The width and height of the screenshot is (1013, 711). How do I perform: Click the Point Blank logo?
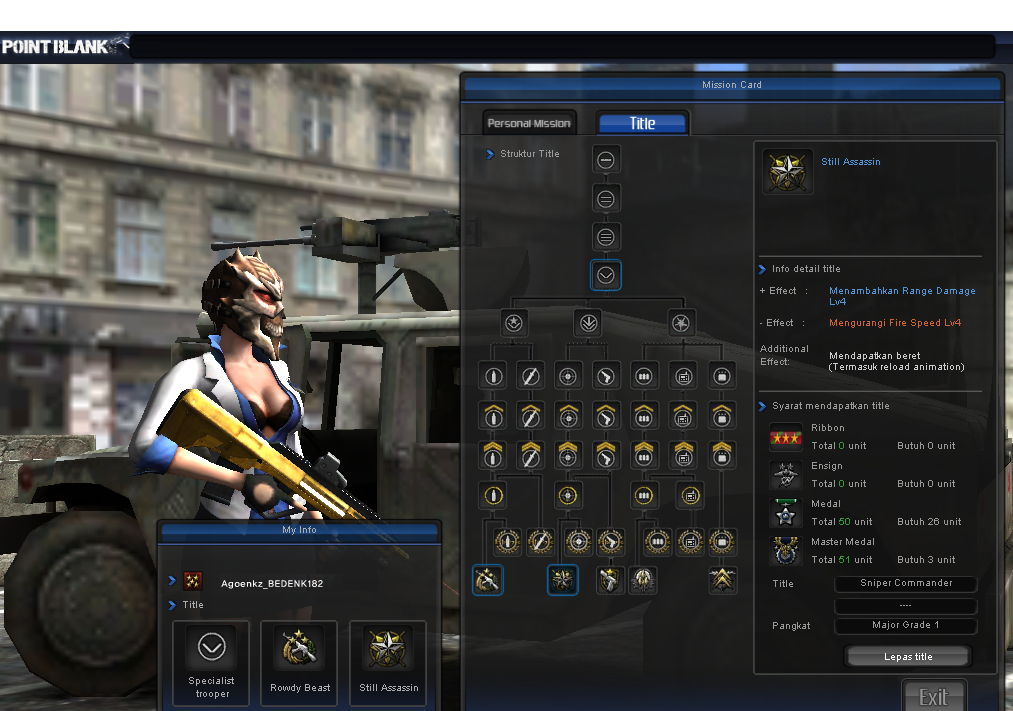point(65,46)
